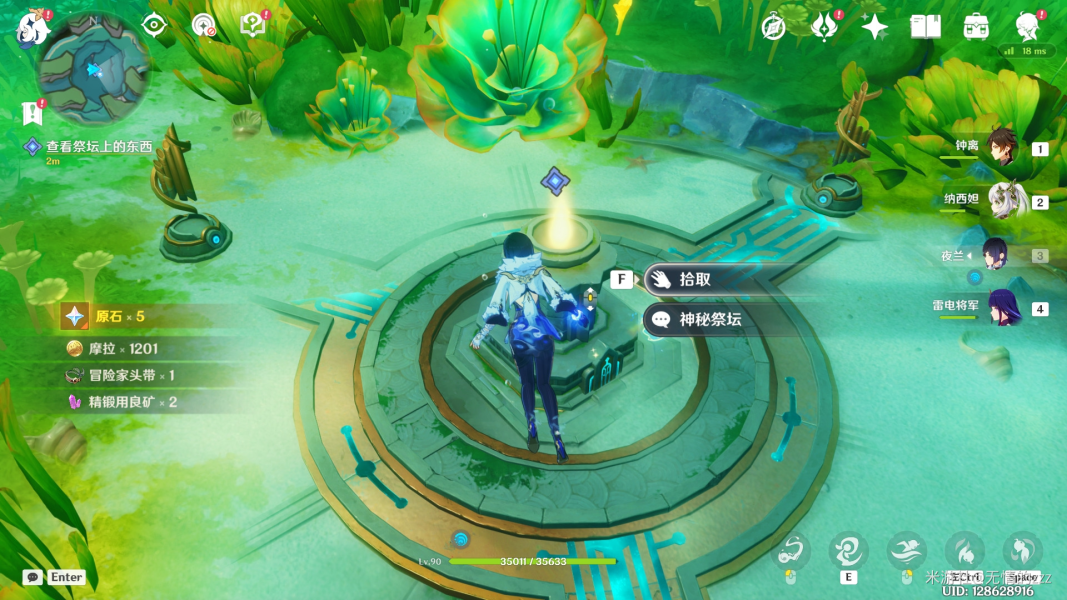Switch to party member 纳西妲
Image resolution: width=1067 pixels, height=600 pixels.
1001,200
